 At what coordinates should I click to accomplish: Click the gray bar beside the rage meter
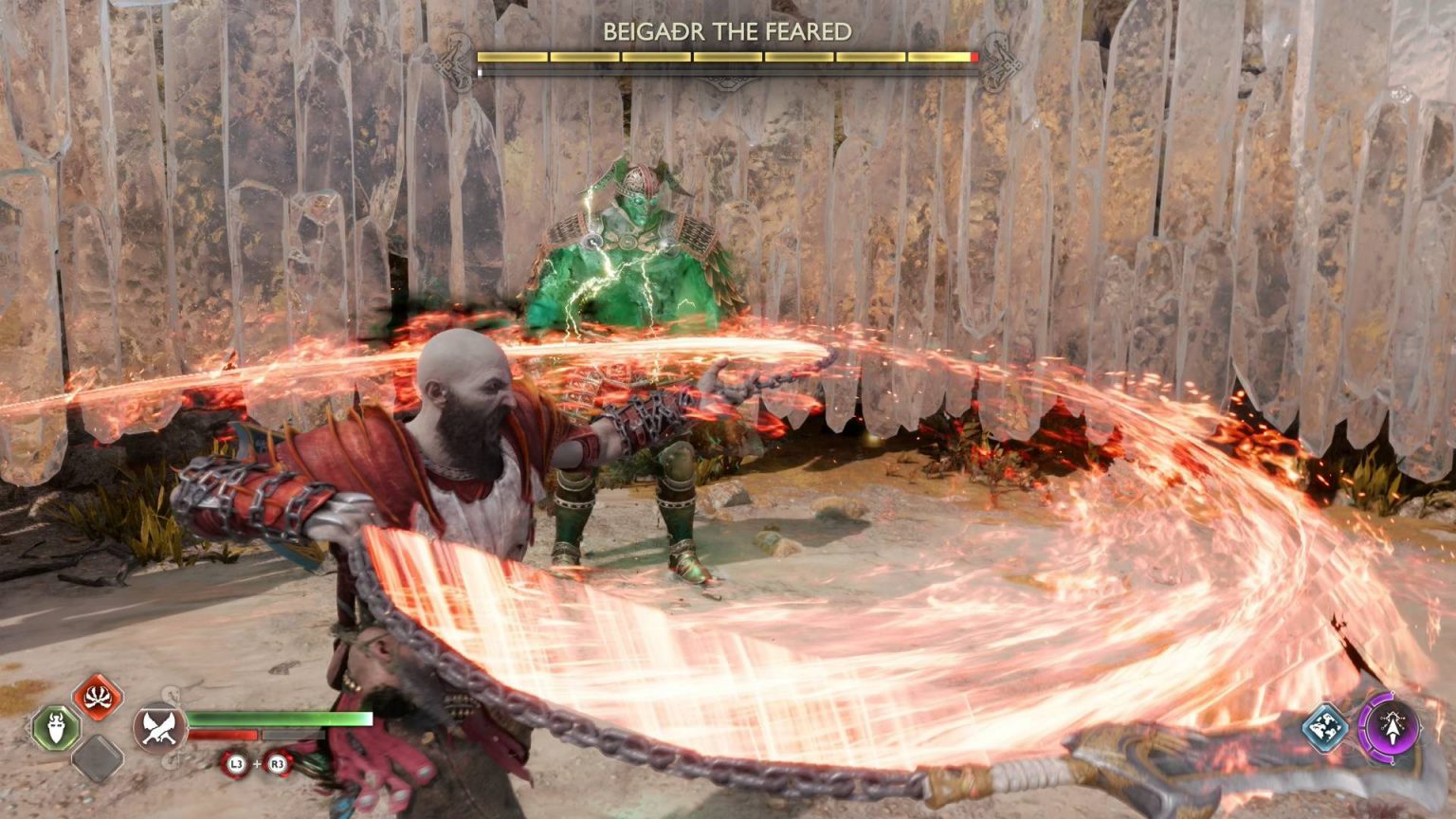[x=294, y=734]
